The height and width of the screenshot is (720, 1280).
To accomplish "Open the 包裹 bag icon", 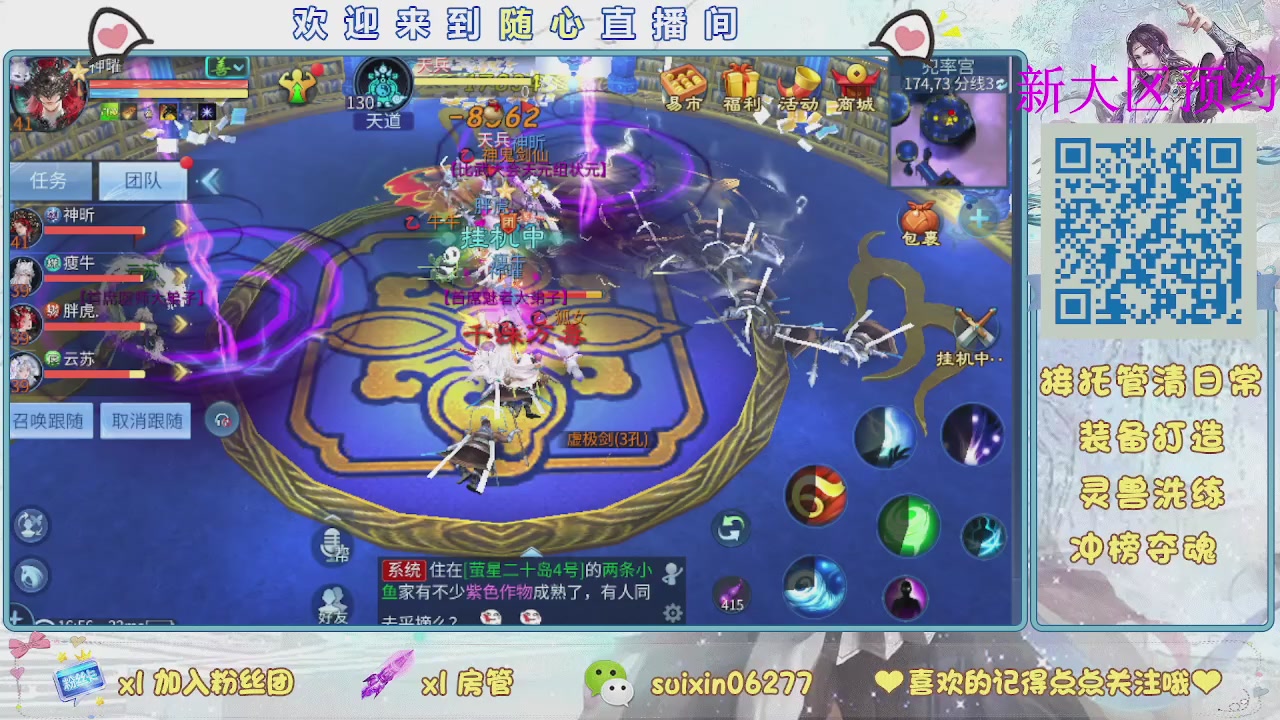I will click(x=918, y=218).
